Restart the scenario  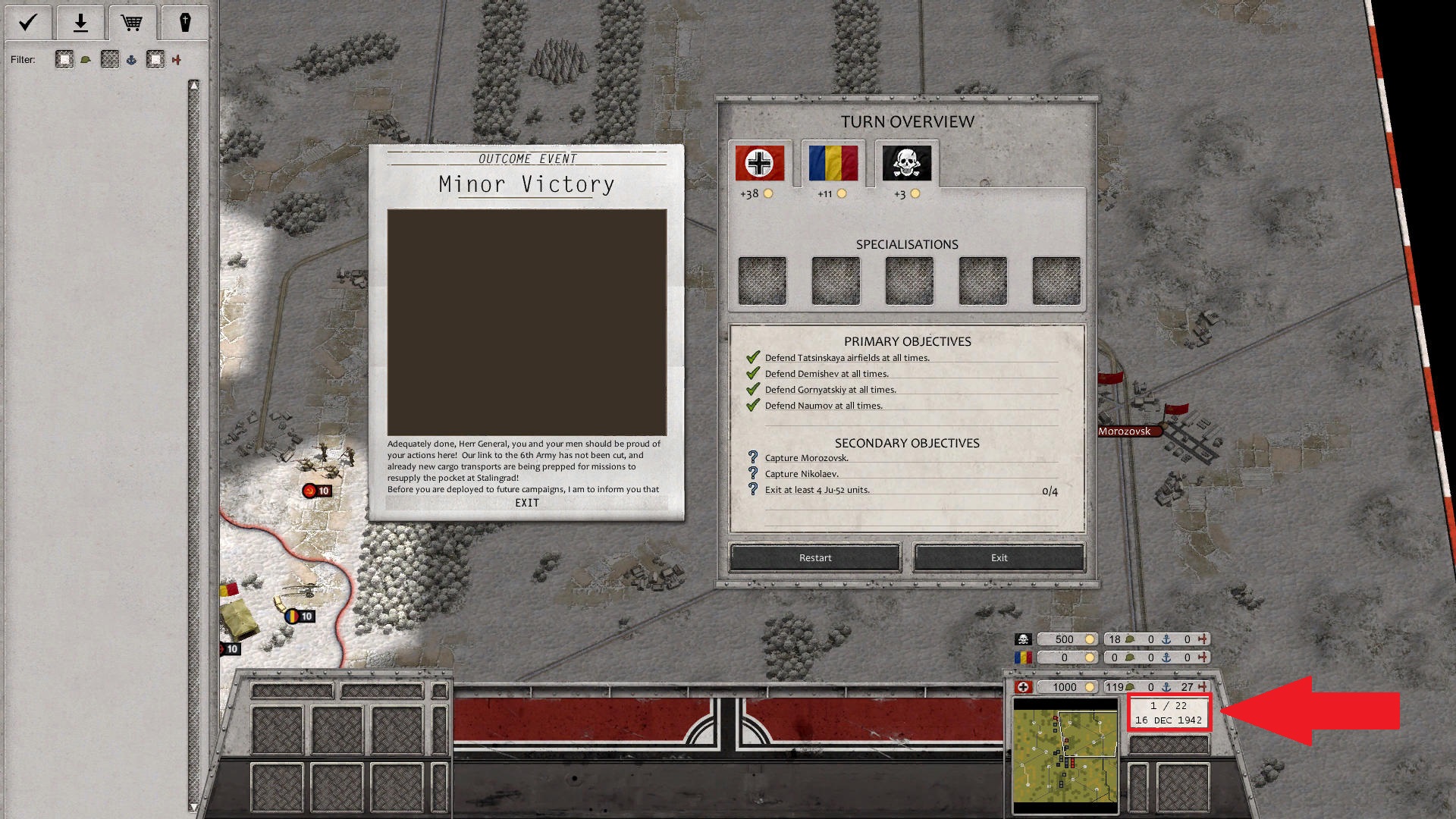[x=814, y=557]
